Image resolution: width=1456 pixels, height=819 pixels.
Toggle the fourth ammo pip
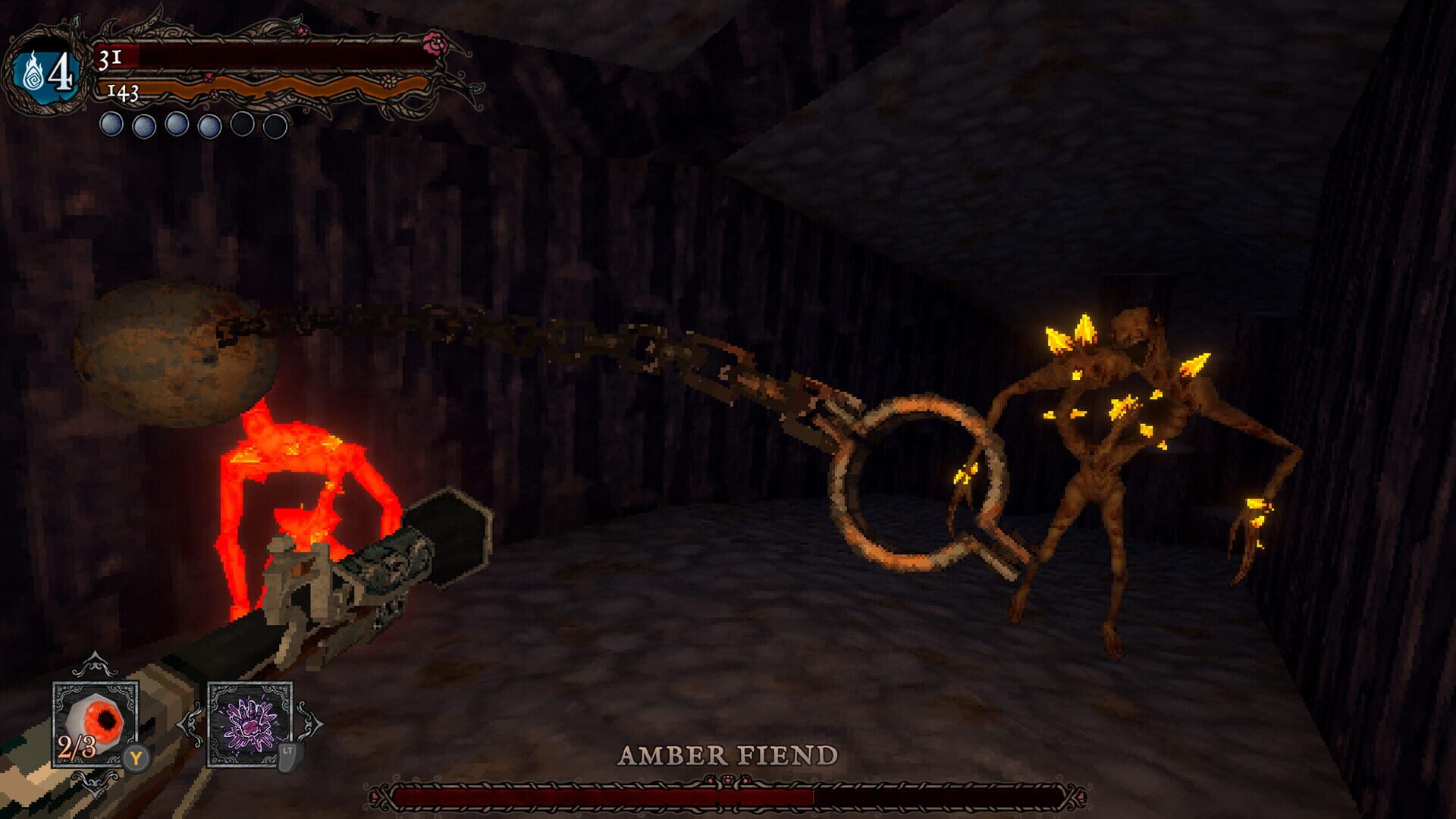pyautogui.click(x=209, y=124)
